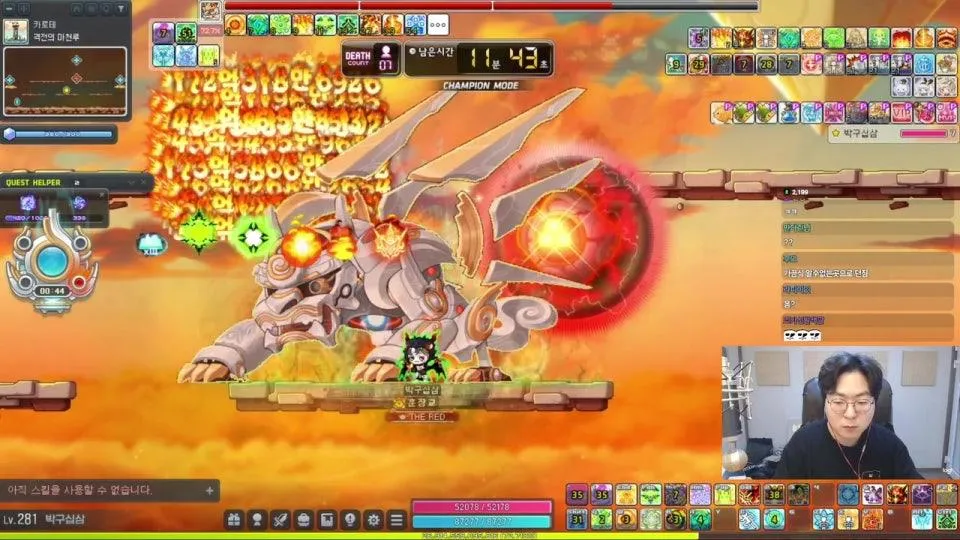Open the gear settings menu

[373, 520]
